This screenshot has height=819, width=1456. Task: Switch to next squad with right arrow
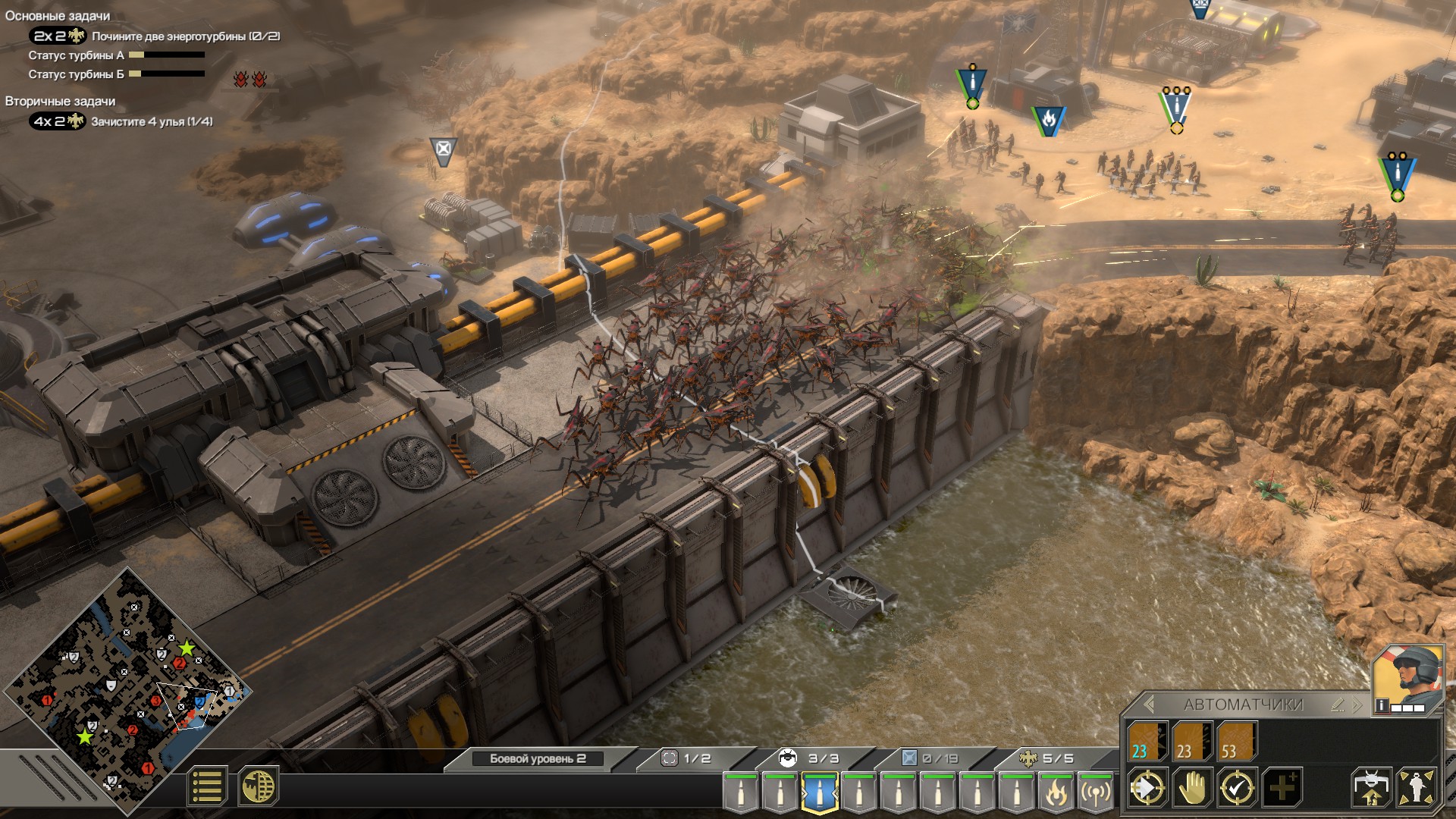[x=1357, y=704]
